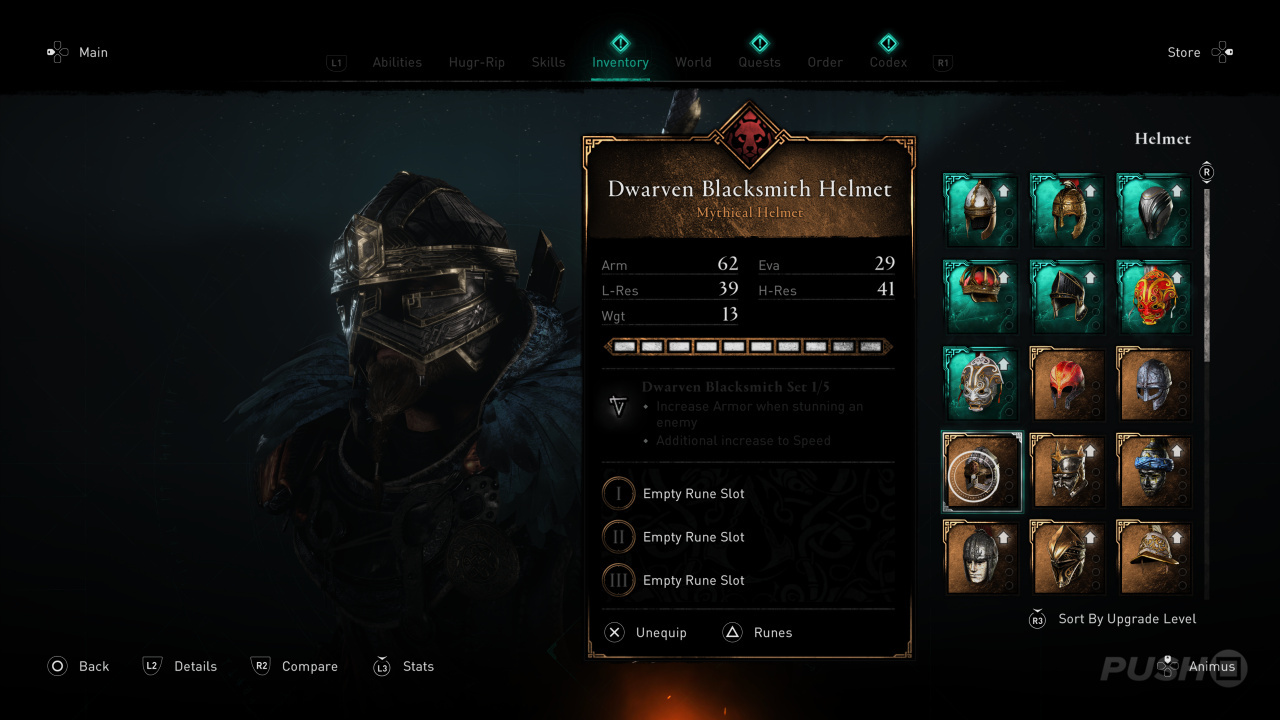This screenshot has width=1280, height=720.
Task: Select the dark smooth egg-shaped helmet
Action: click(x=1154, y=210)
